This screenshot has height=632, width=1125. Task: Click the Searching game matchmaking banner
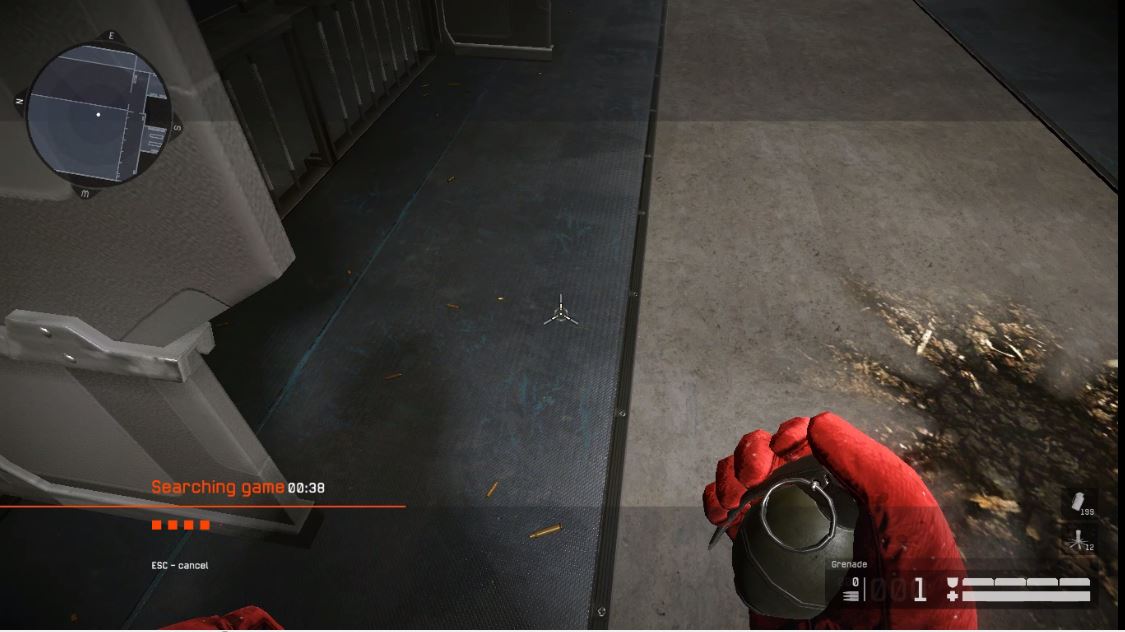[237, 488]
